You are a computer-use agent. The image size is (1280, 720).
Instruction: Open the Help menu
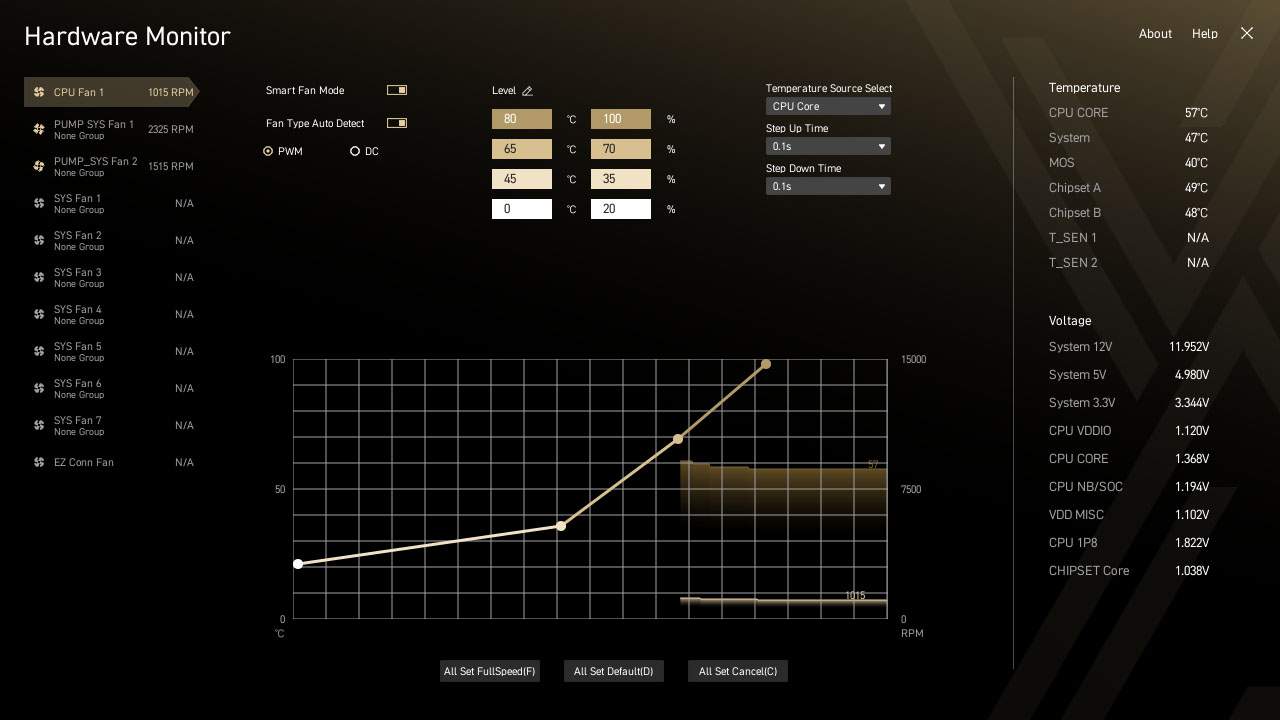click(1205, 33)
